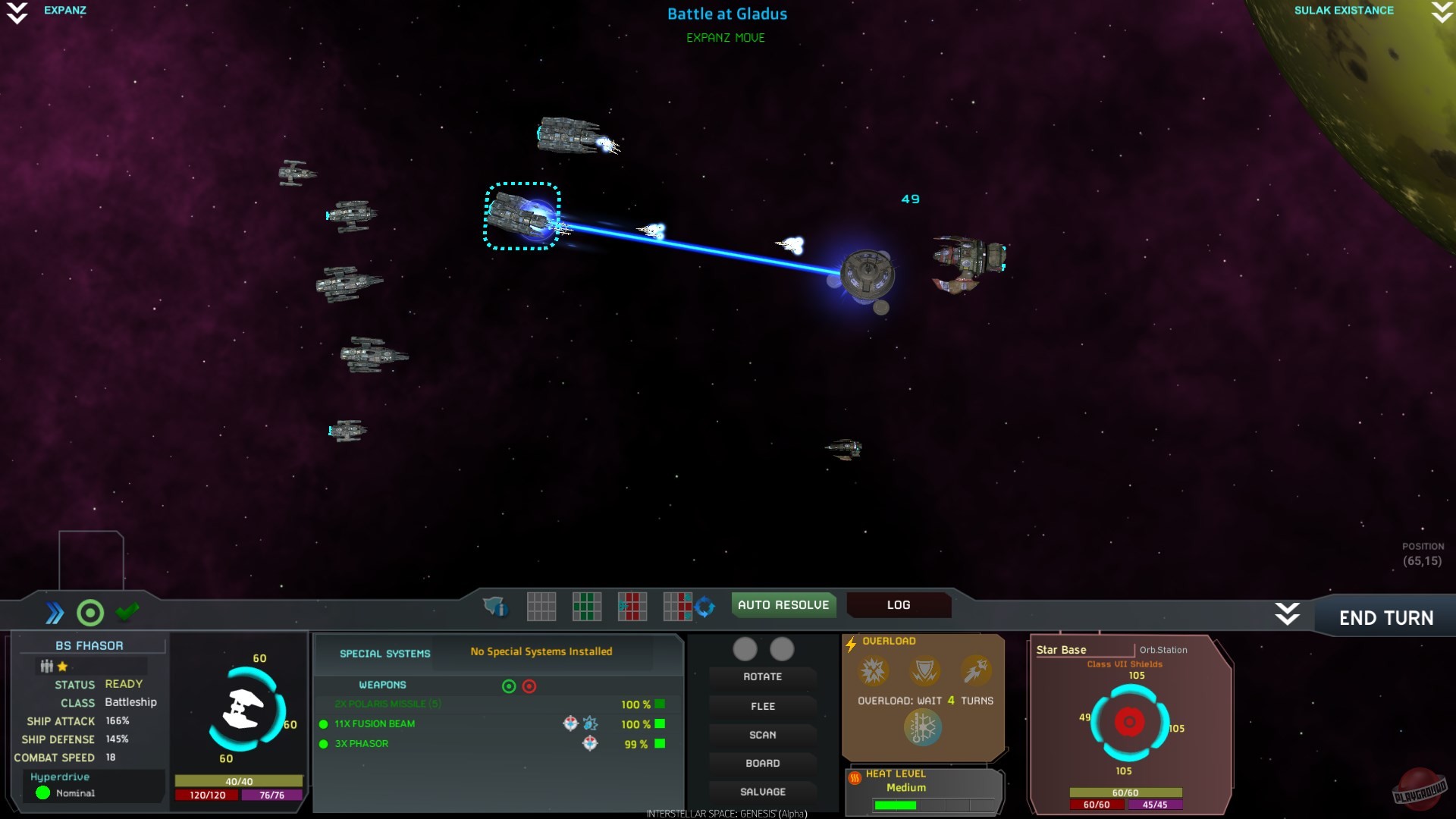
Task: Open the green formation grid icon
Action: [x=587, y=607]
